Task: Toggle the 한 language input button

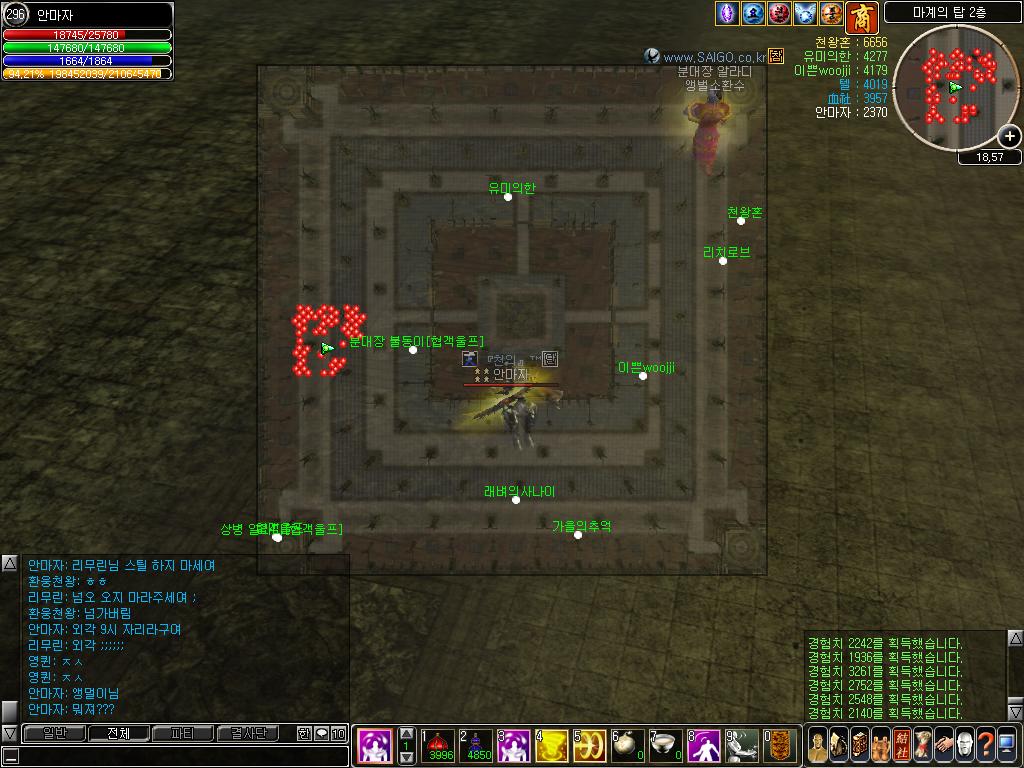Action: 304,734
